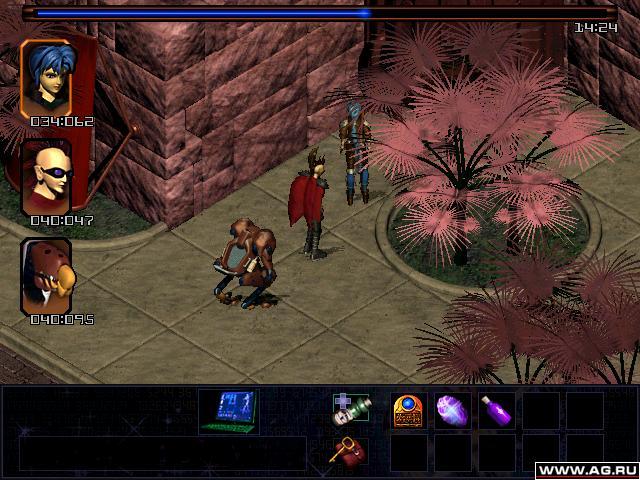Open the green laptop computer

point(229,410)
